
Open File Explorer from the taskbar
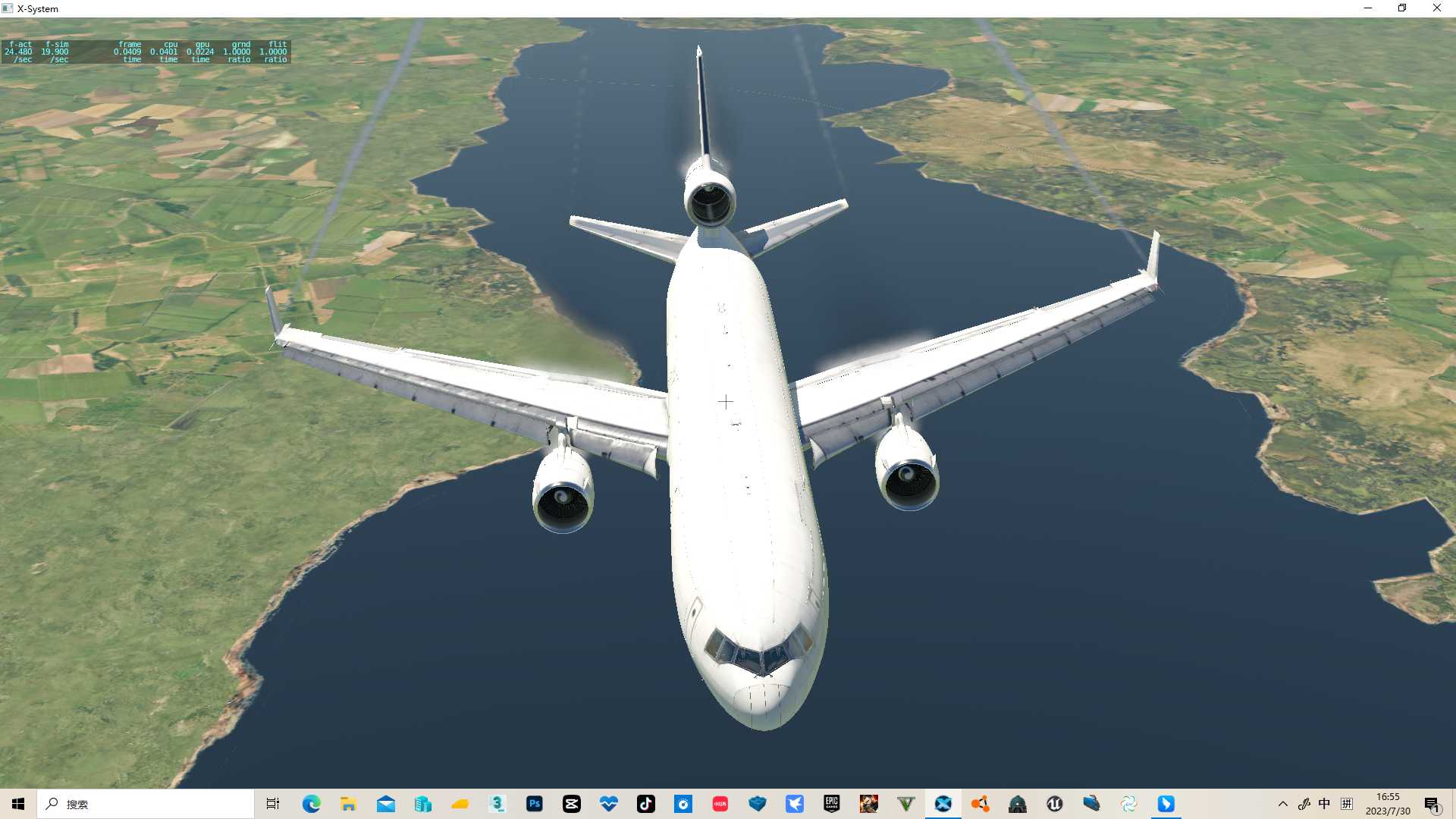[348, 804]
